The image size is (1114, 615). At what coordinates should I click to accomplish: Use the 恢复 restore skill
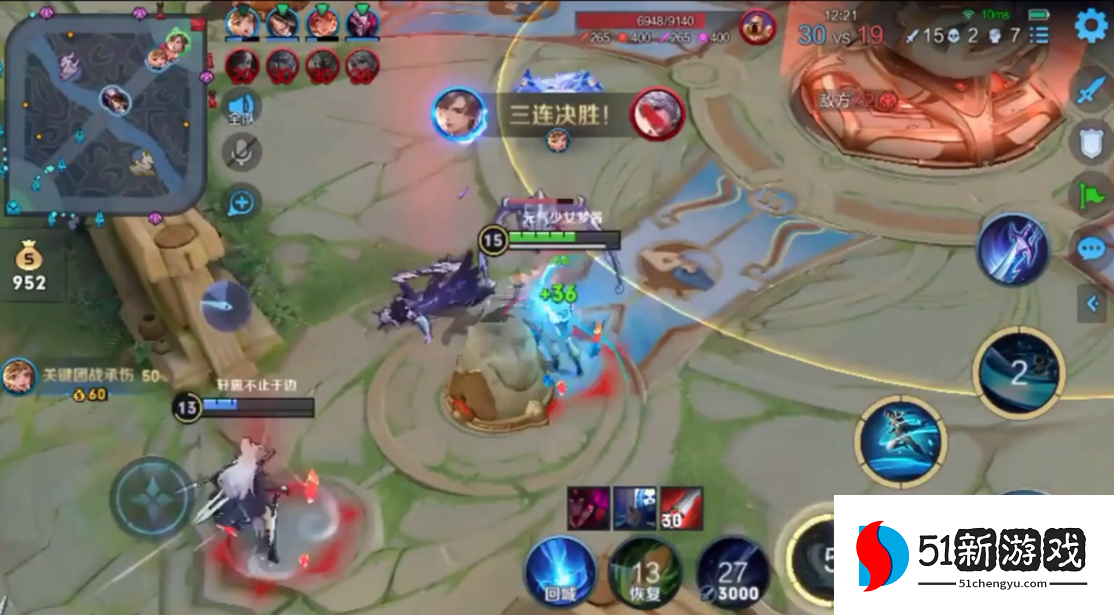pyautogui.click(x=645, y=570)
